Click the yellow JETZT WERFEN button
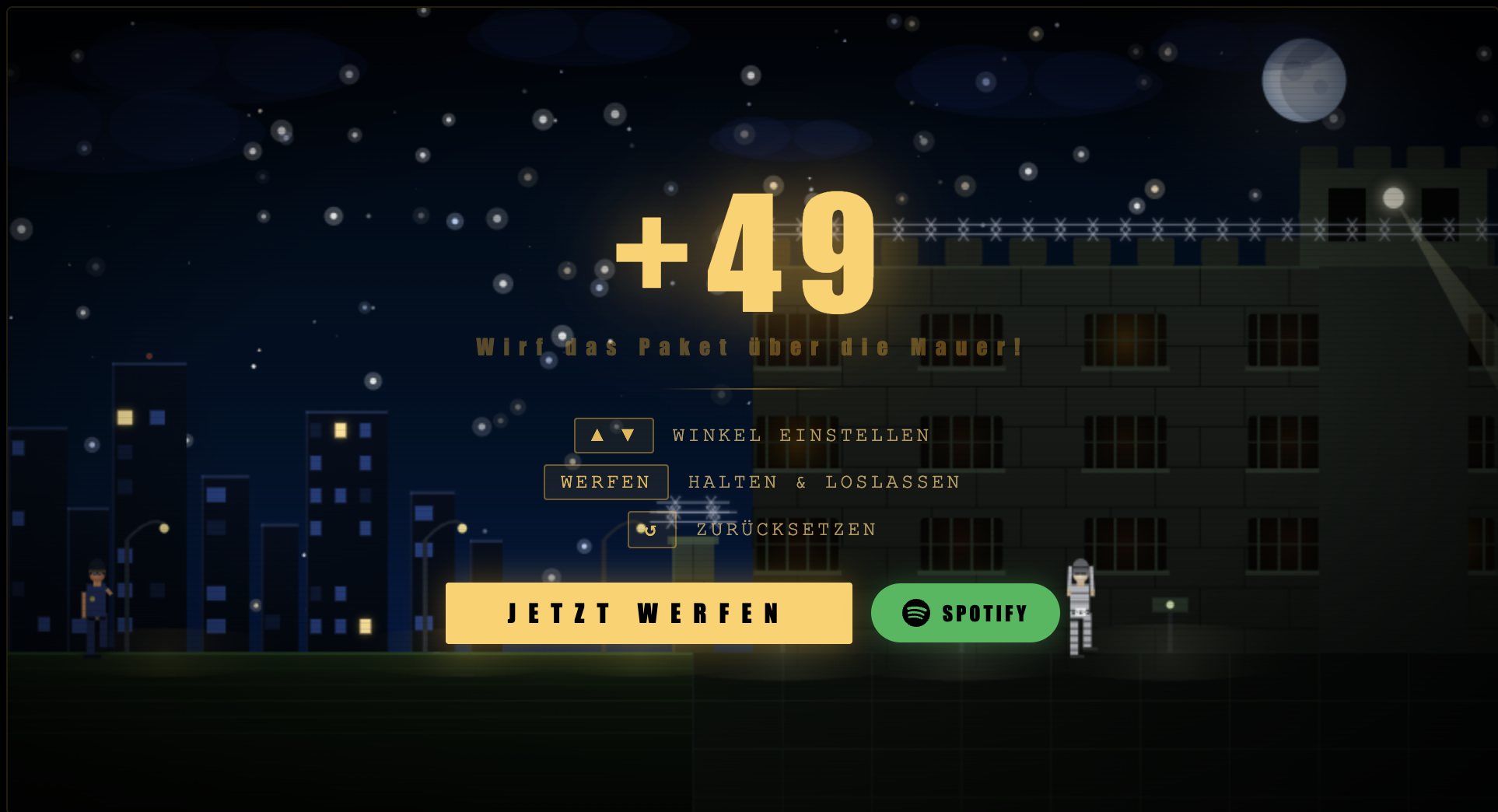Screen dimensions: 1498x812 tap(649, 613)
